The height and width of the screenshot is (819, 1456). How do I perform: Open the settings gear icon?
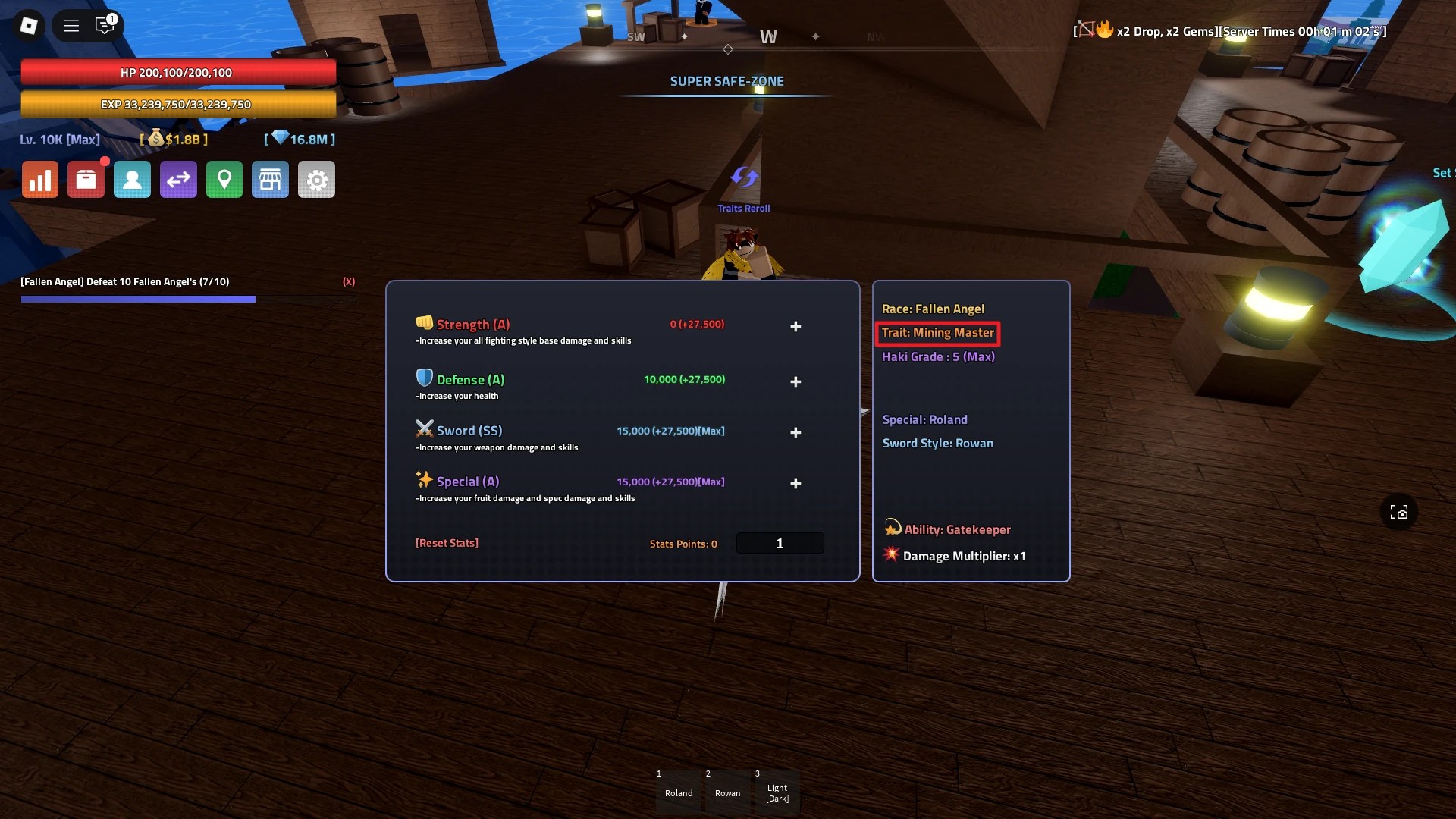316,179
